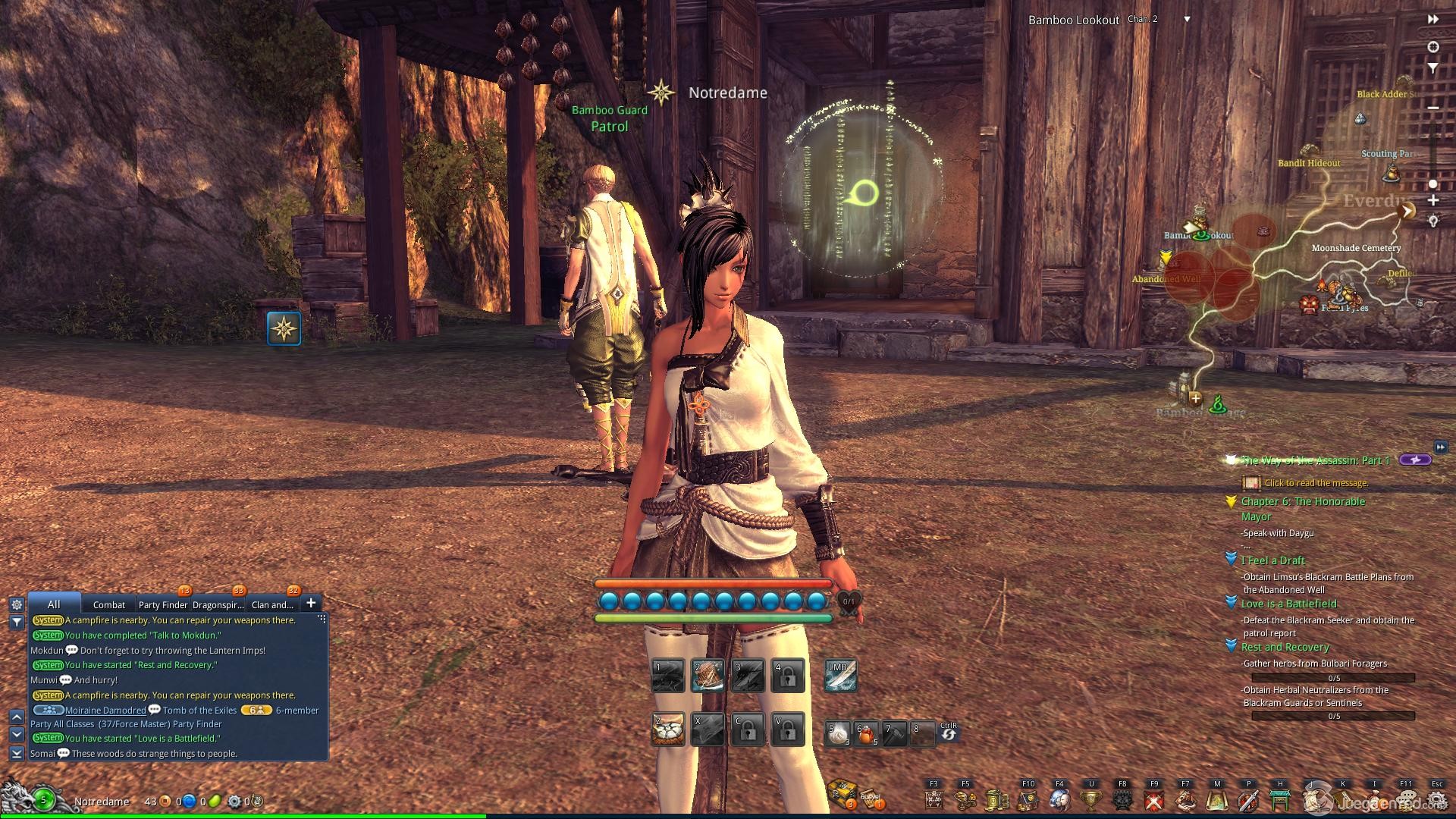Select the Clan chat tab

(x=271, y=604)
